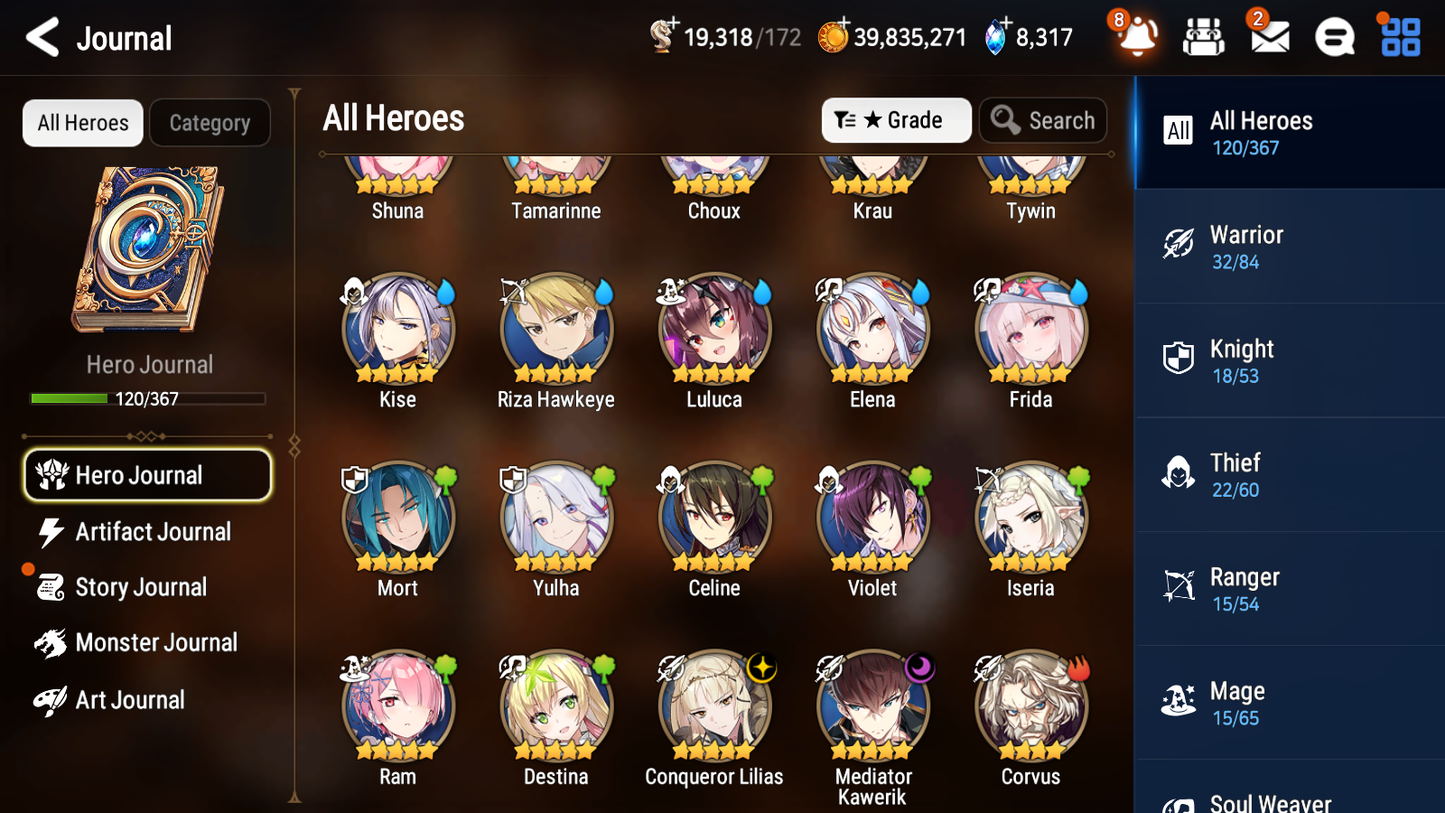Select the Artifact Journal section
This screenshot has width=1445, height=813.
pos(152,531)
